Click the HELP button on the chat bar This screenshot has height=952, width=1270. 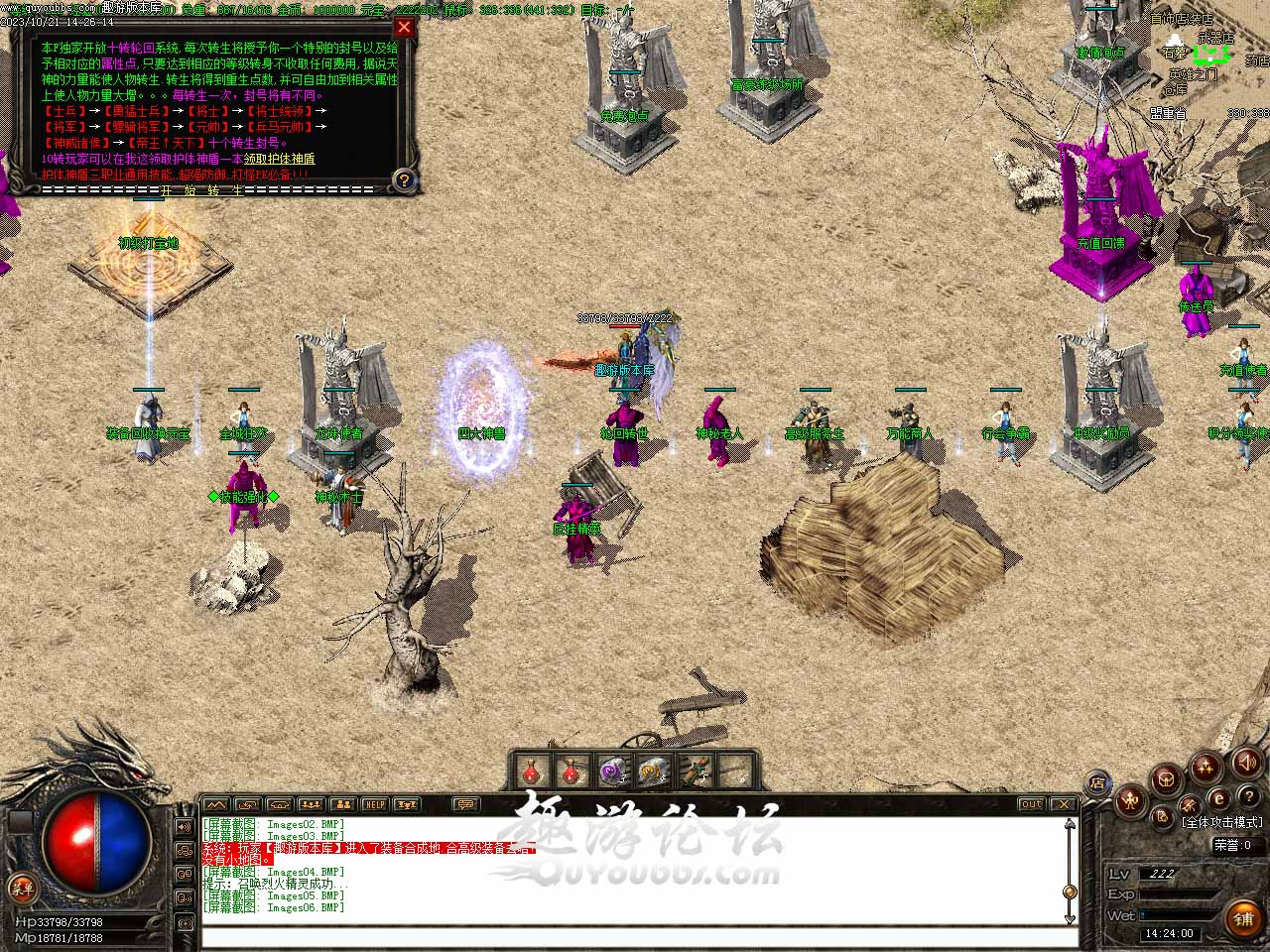[x=374, y=804]
